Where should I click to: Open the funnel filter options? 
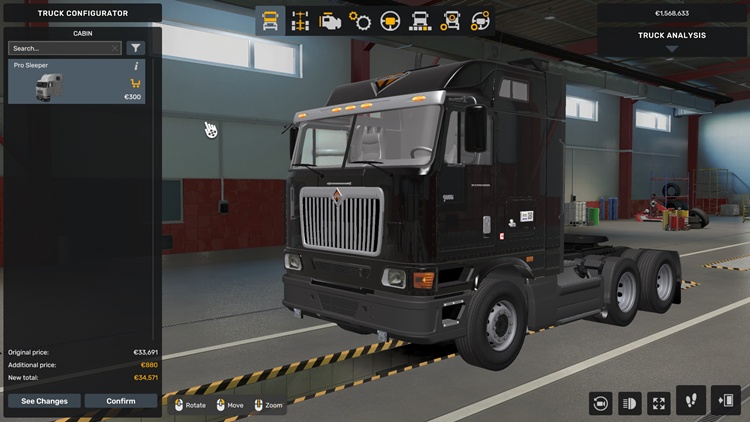[136, 48]
